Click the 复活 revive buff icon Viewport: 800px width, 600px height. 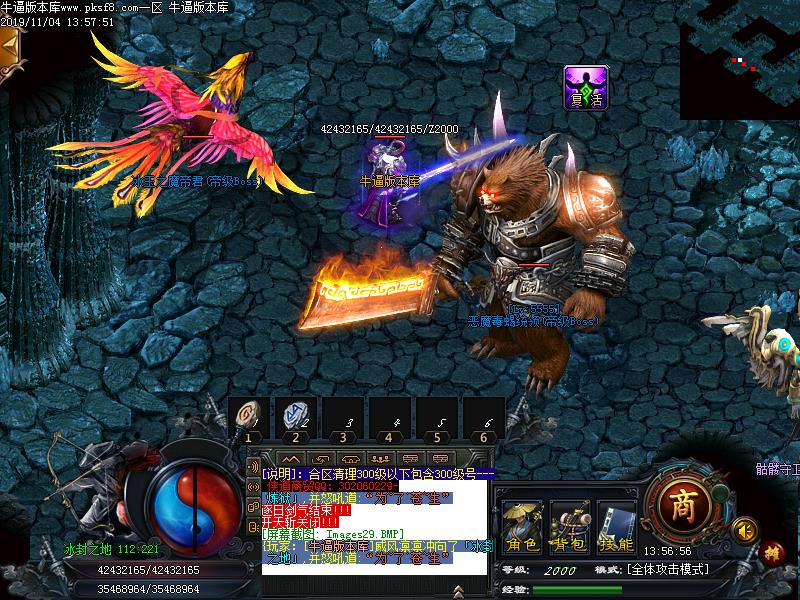586,87
